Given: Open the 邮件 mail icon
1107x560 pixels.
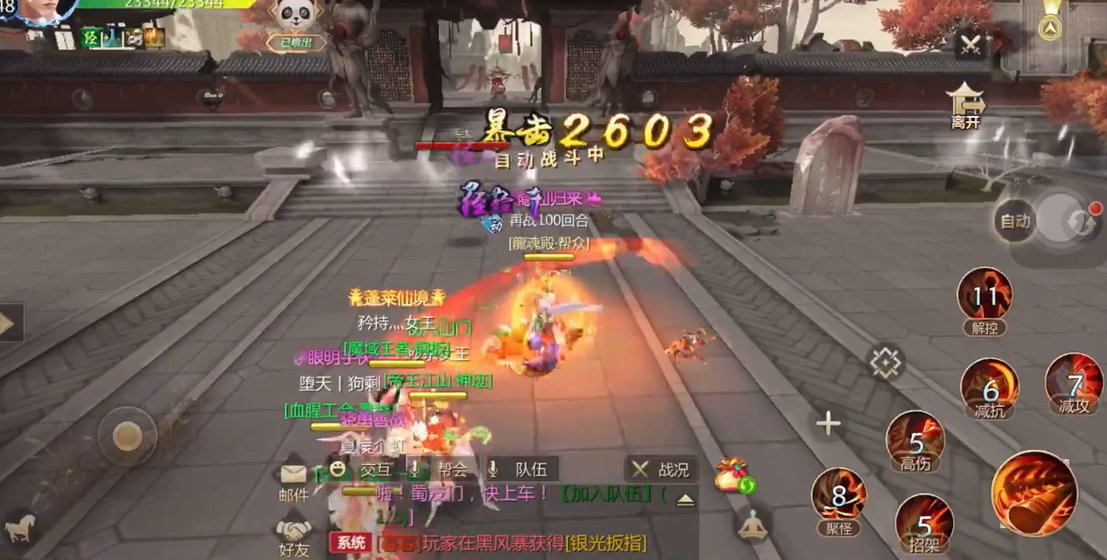Looking at the screenshot, I should [294, 480].
